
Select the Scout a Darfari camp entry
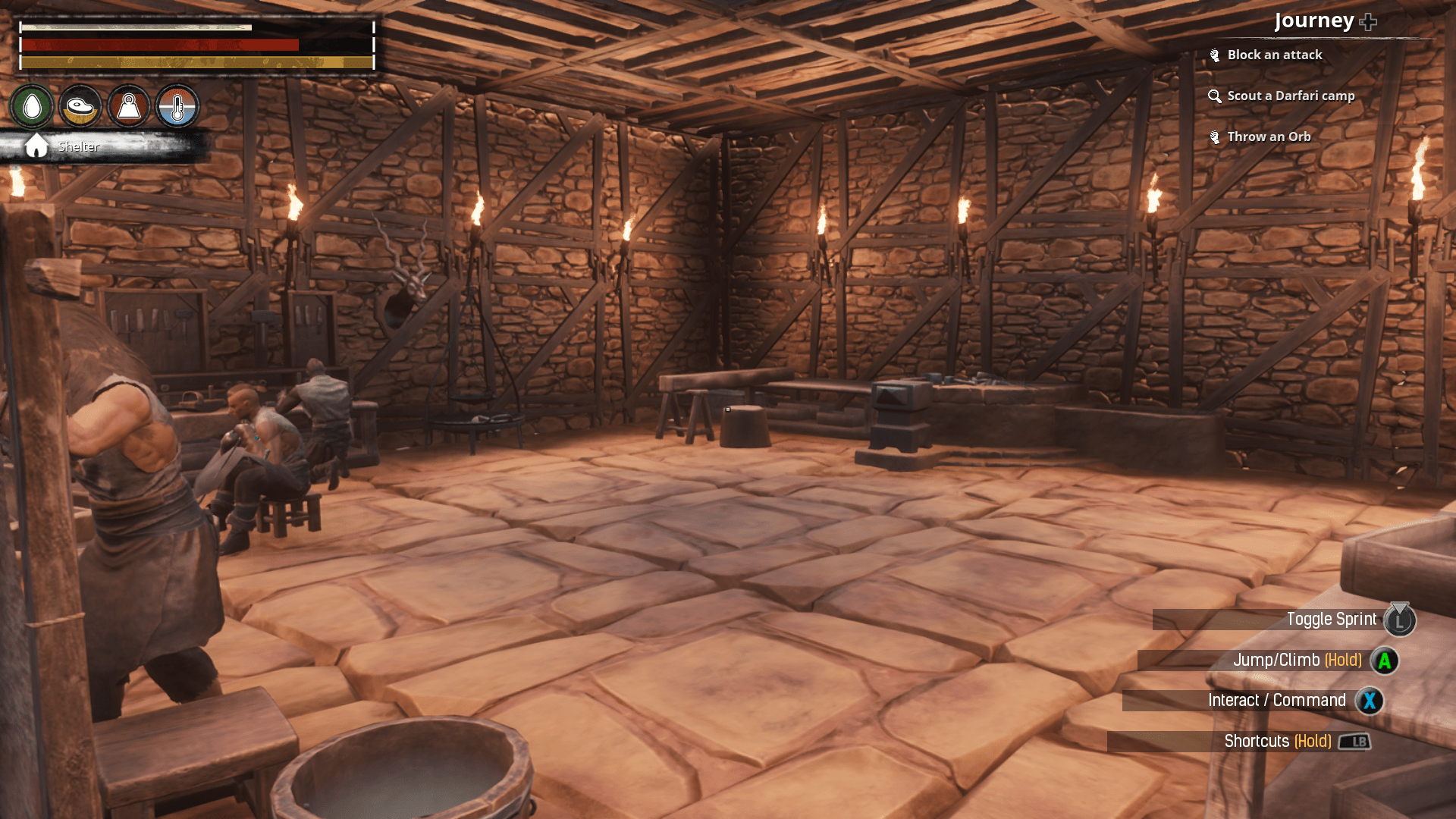coord(1290,96)
